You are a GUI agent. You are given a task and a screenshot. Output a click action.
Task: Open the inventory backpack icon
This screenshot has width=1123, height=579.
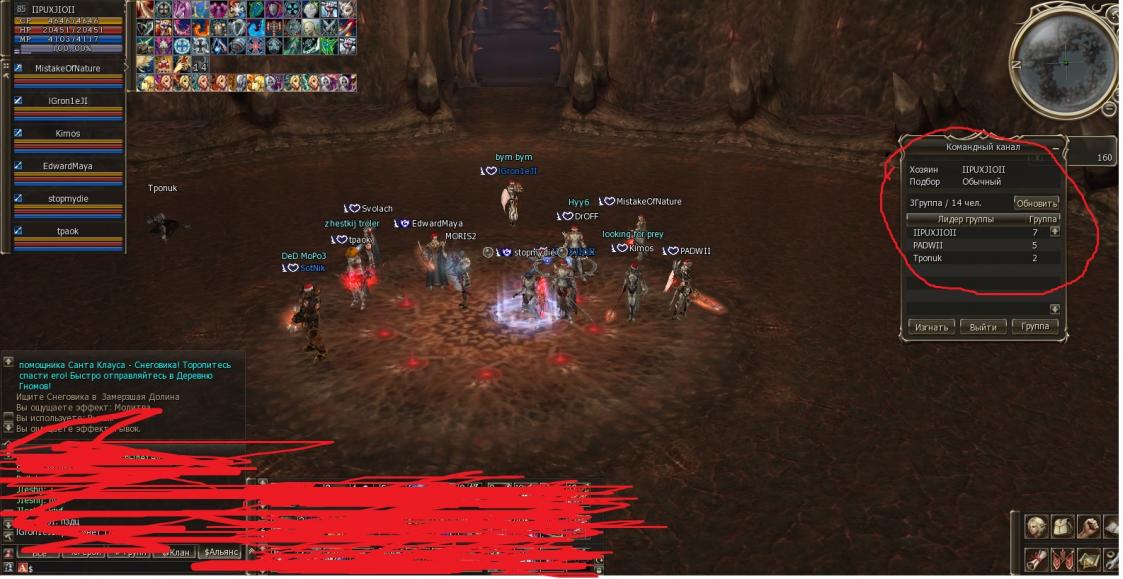point(1061,527)
